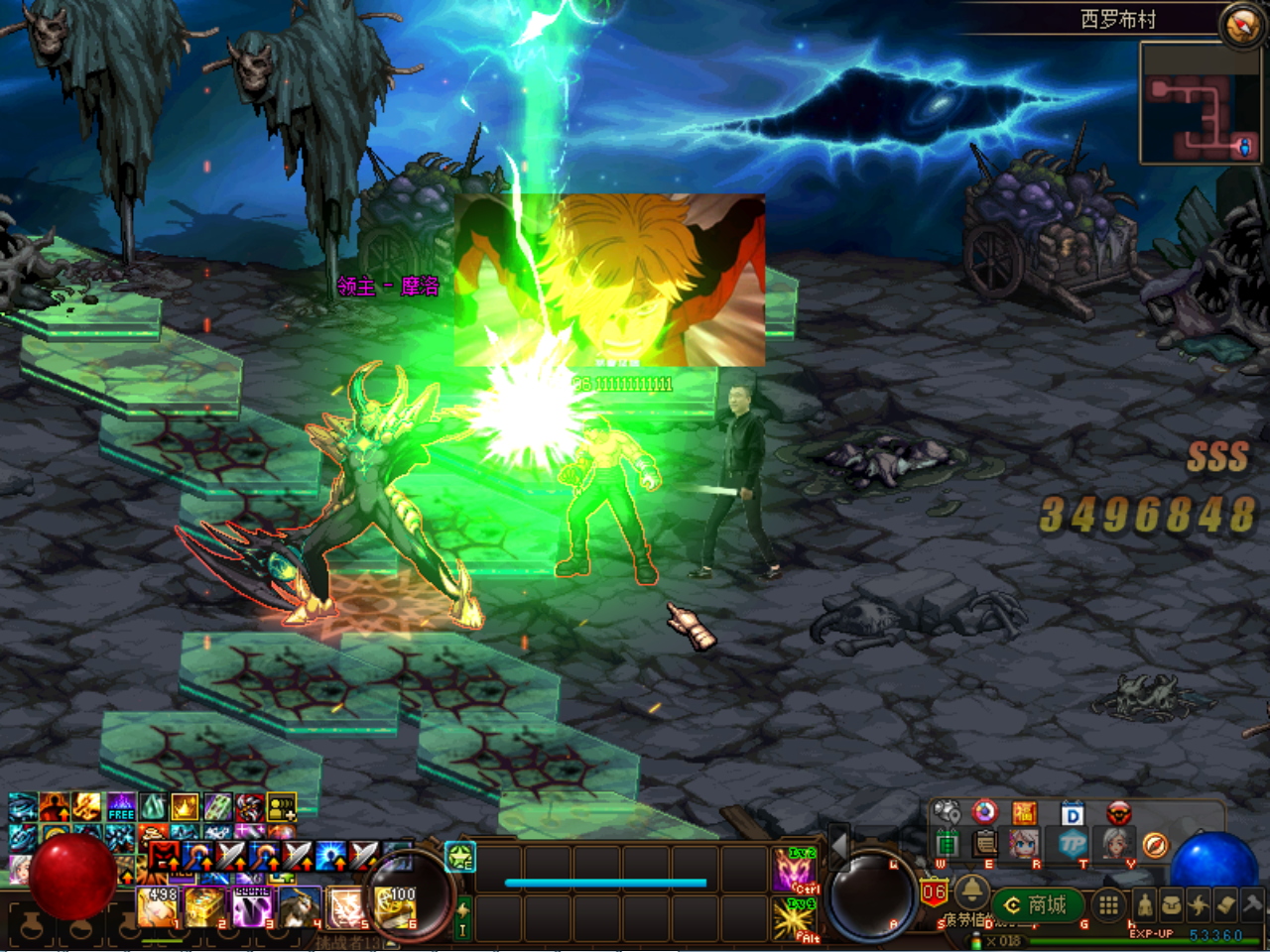Collapse the panel with the left arrow

pyautogui.click(x=838, y=846)
